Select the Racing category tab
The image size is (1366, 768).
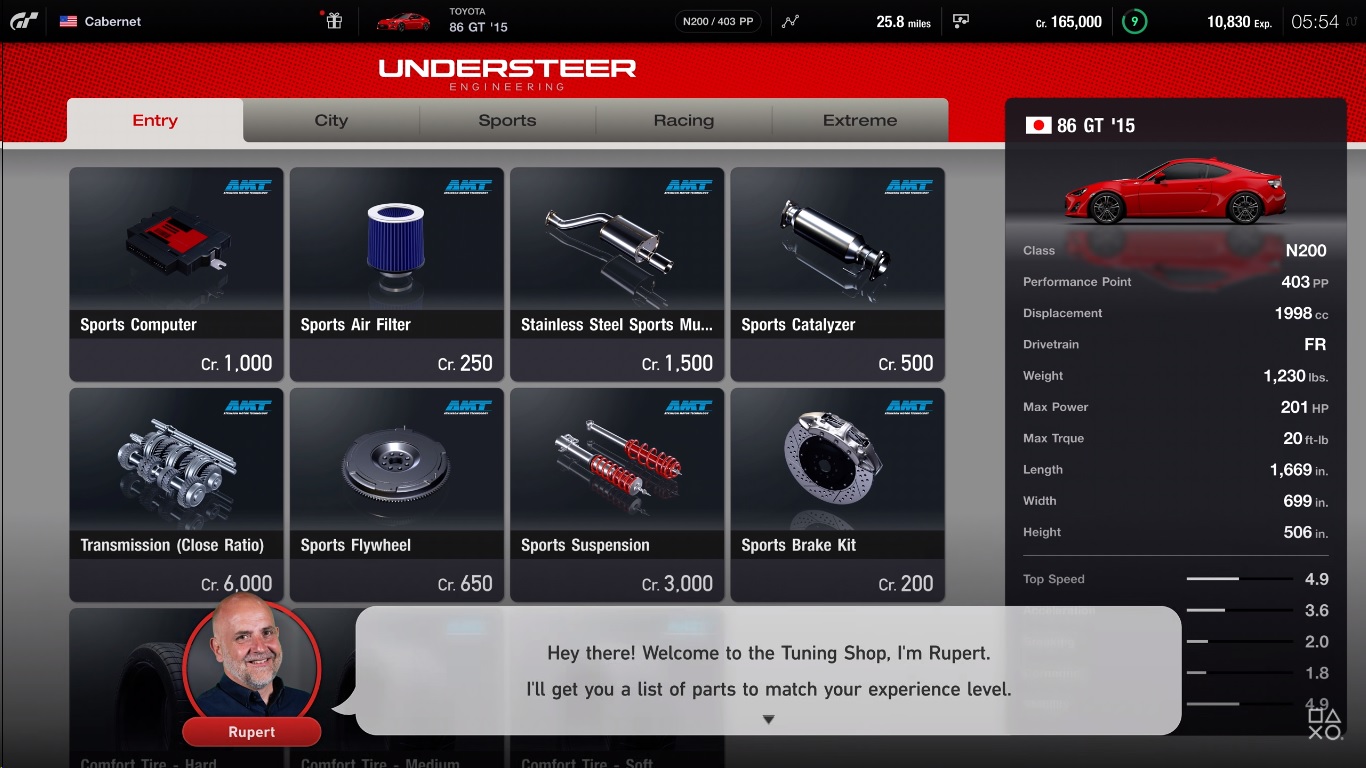click(684, 120)
